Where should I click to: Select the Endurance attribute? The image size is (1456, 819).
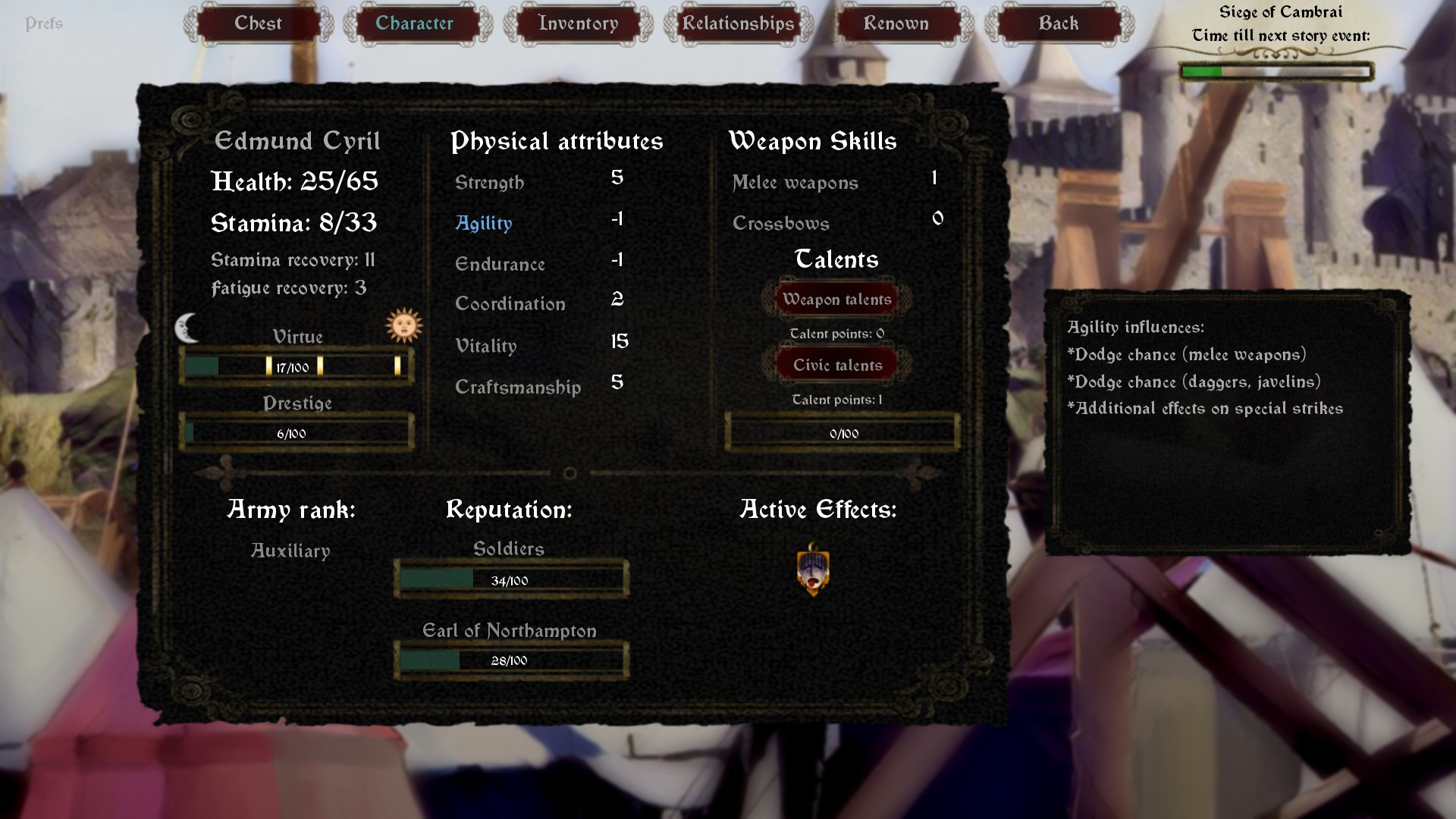point(500,264)
